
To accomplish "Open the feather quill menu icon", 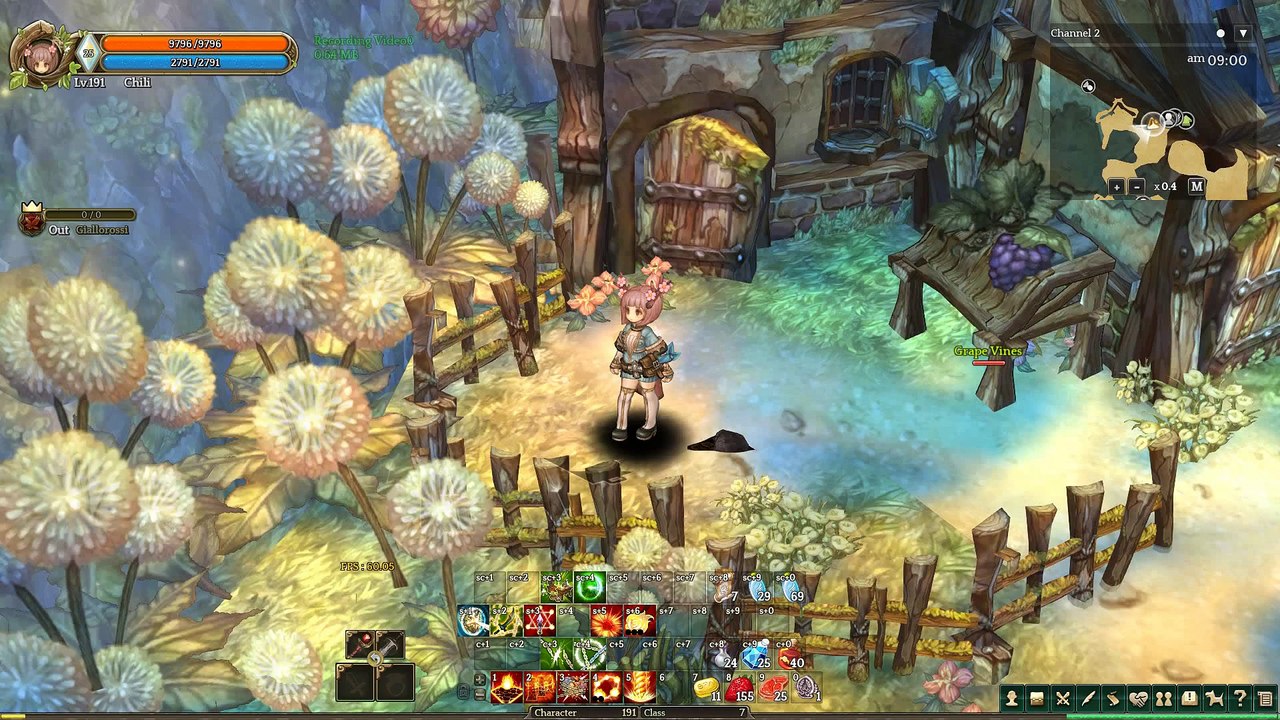I will (1088, 698).
